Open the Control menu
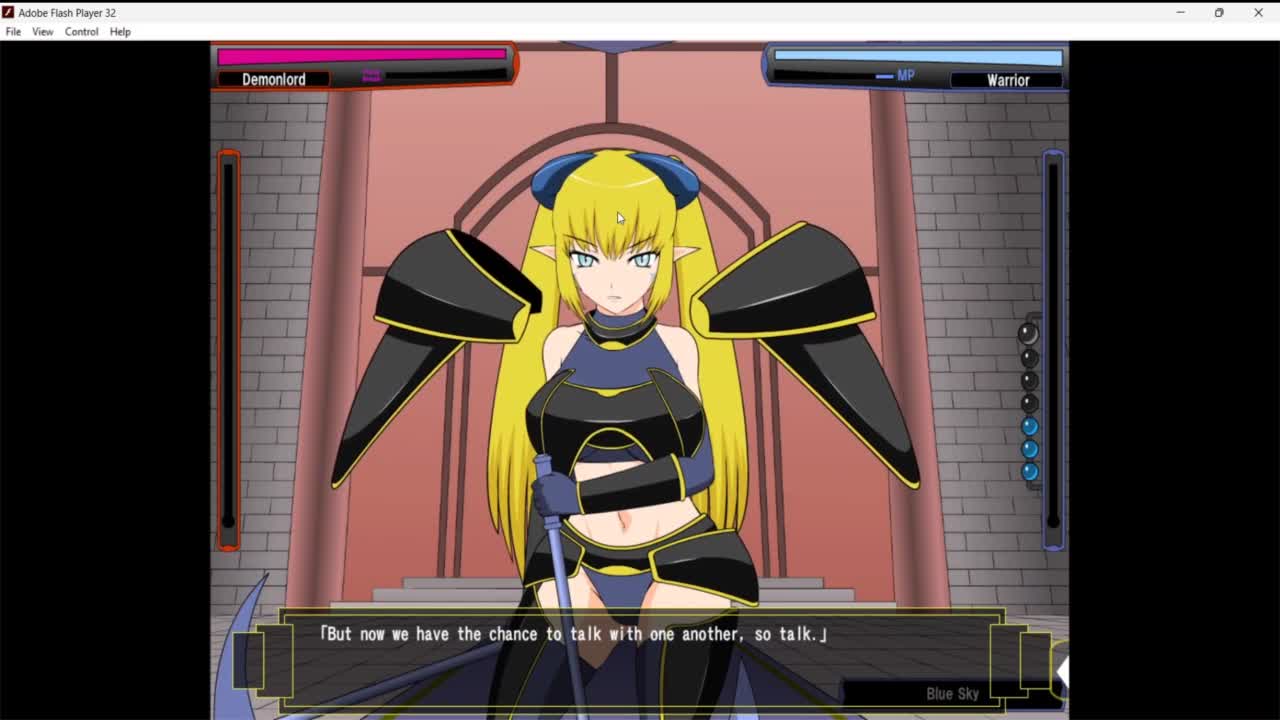 pyautogui.click(x=81, y=32)
